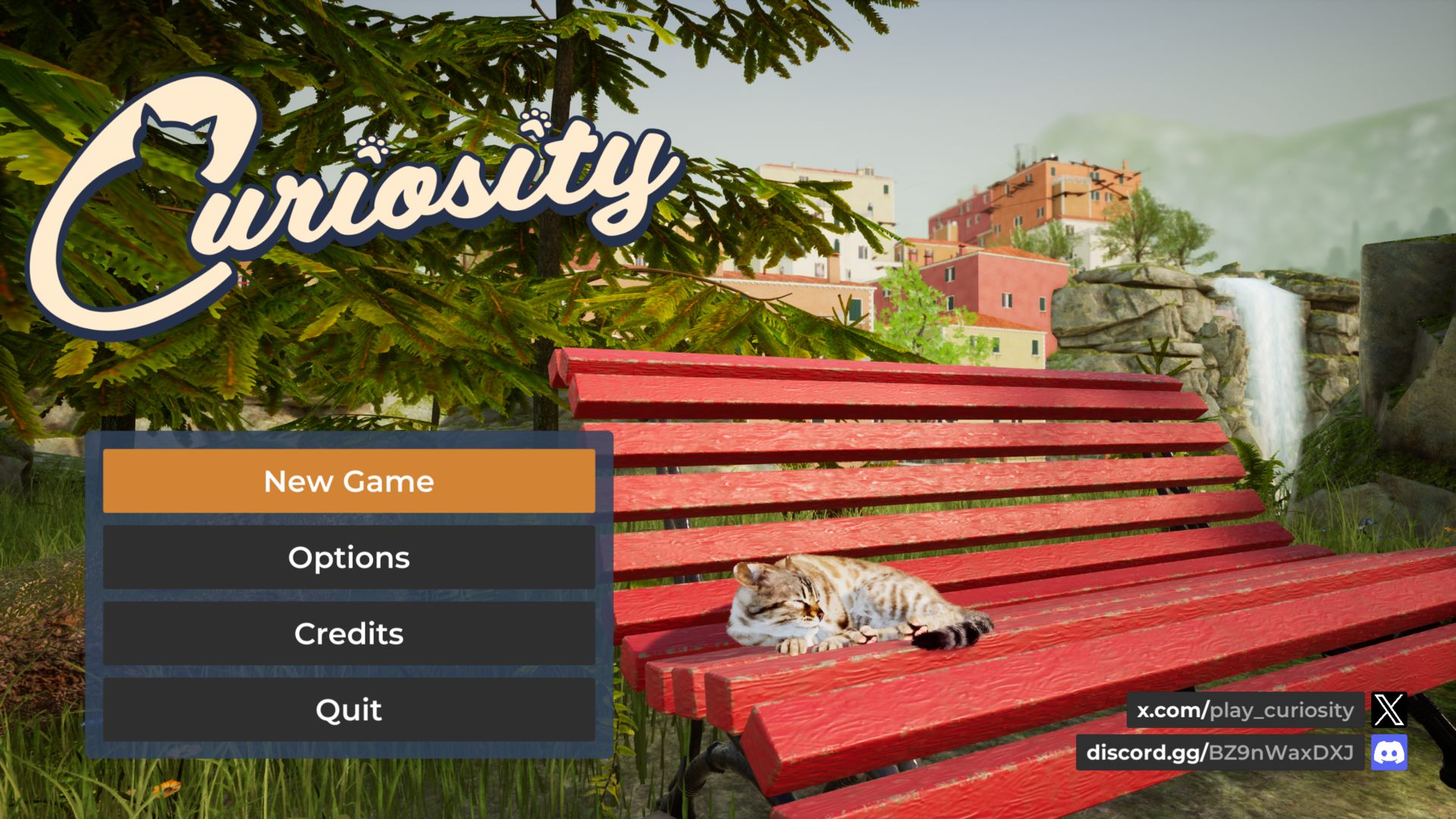View the Credits screen
This screenshot has width=1456, height=819.
coord(349,633)
